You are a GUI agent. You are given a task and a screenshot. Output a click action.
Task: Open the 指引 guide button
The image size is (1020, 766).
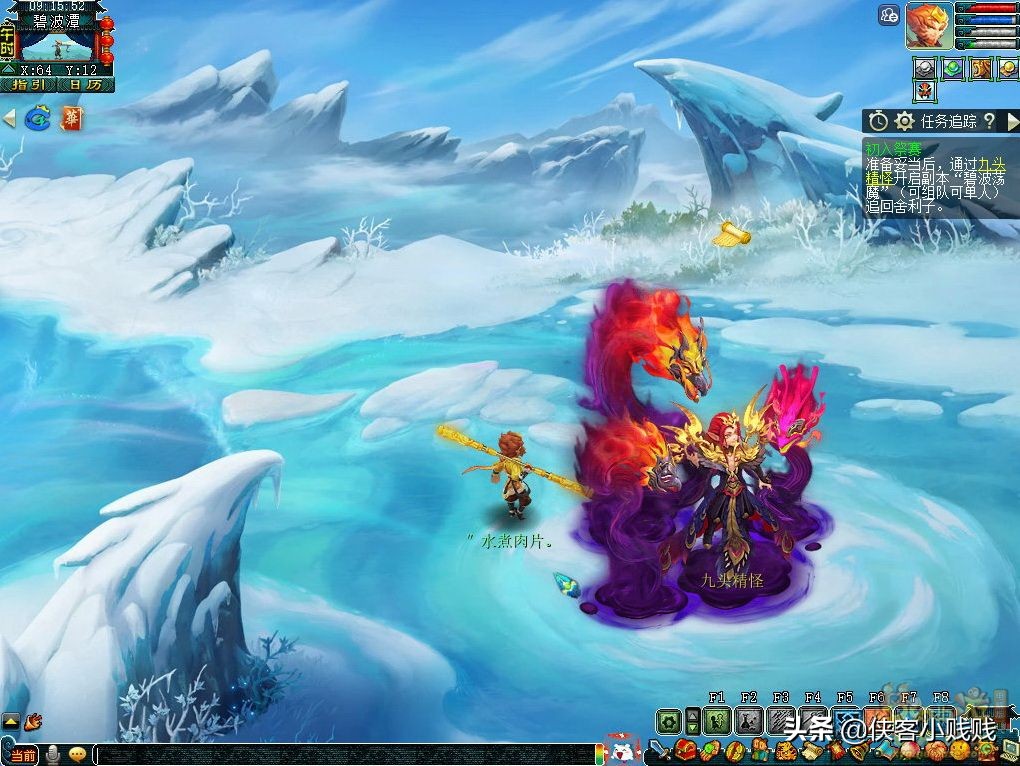coord(27,85)
